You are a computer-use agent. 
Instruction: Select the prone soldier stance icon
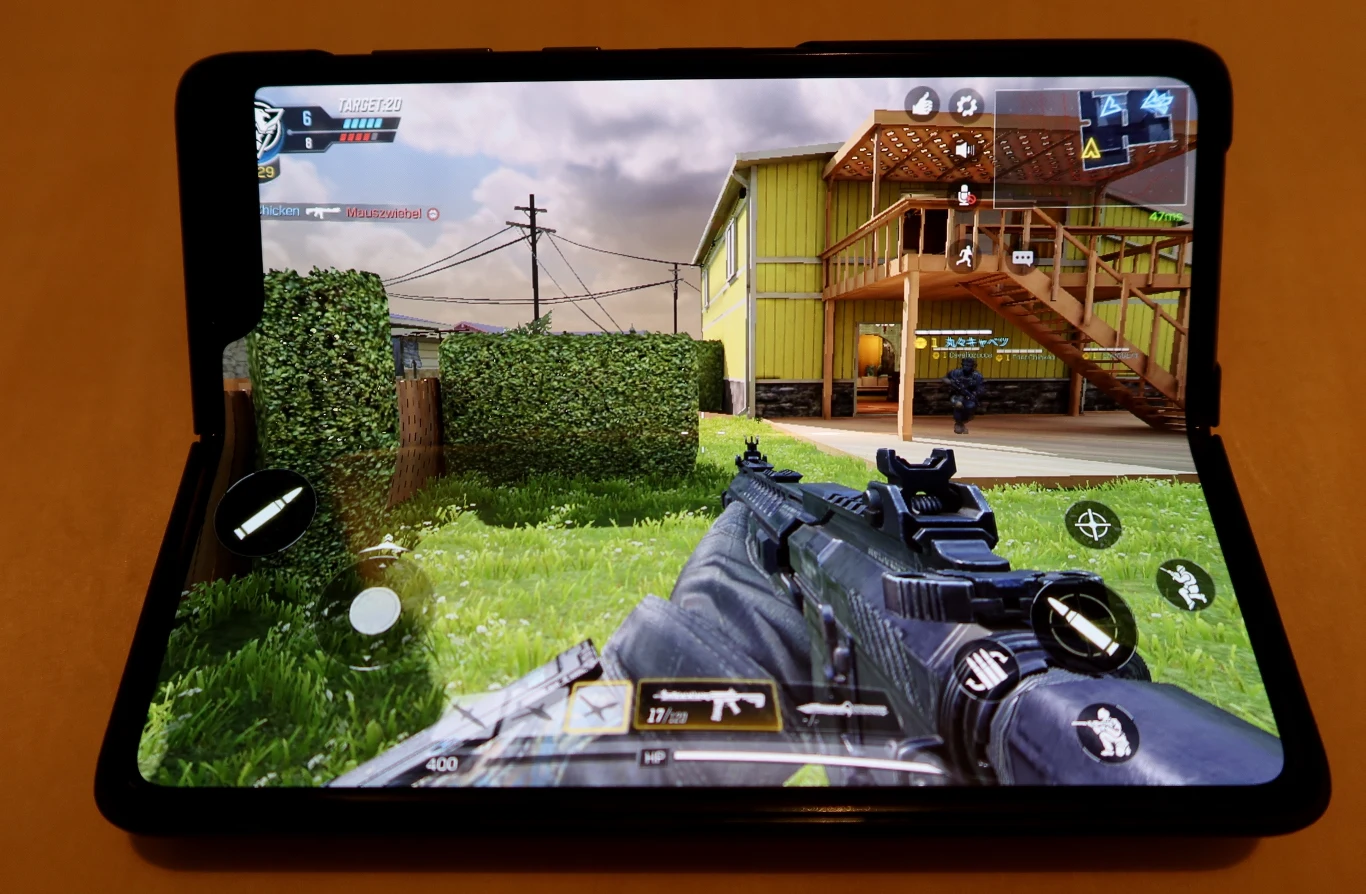[x=1186, y=584]
